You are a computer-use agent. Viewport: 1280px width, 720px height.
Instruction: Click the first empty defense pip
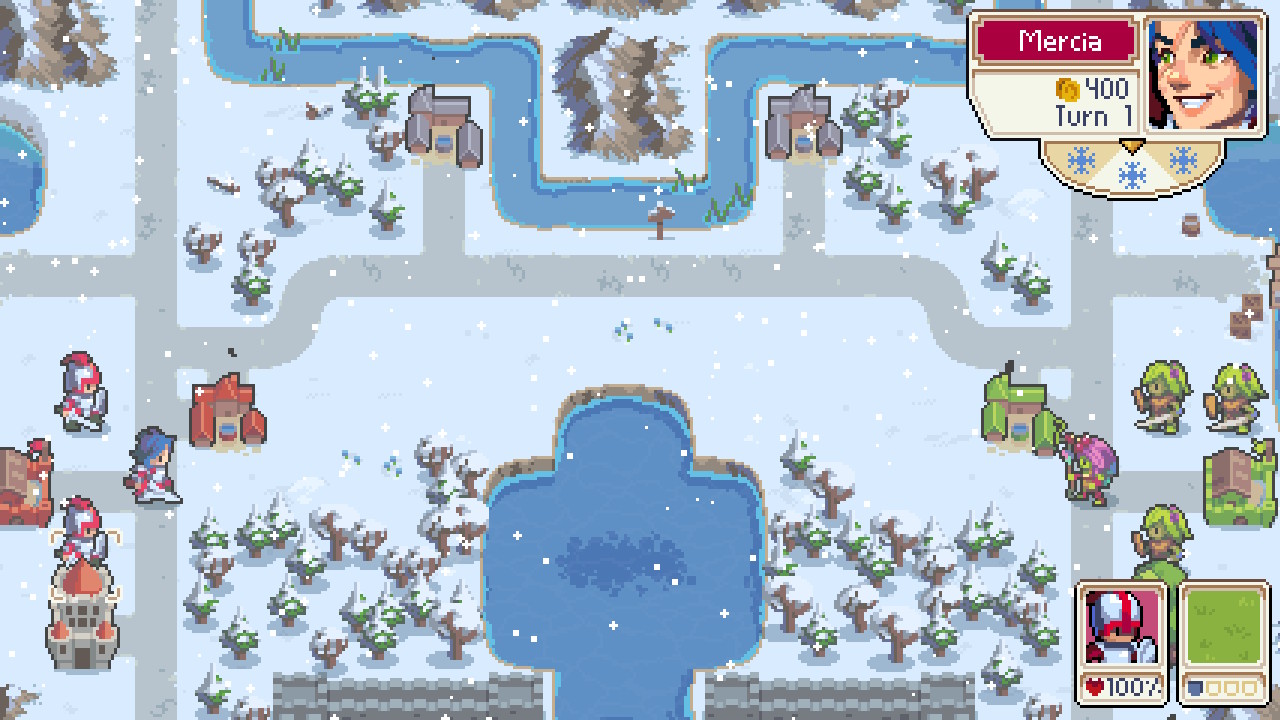1211,688
